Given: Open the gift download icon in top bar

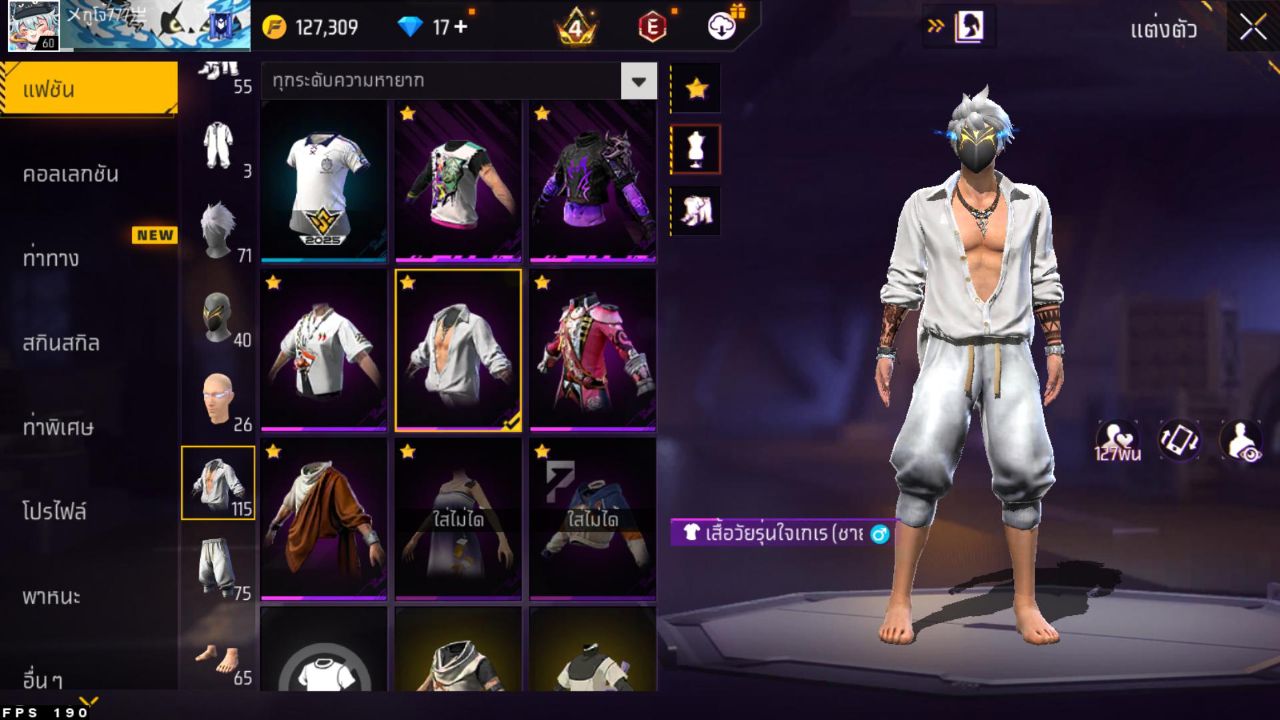Looking at the screenshot, I should (723, 27).
